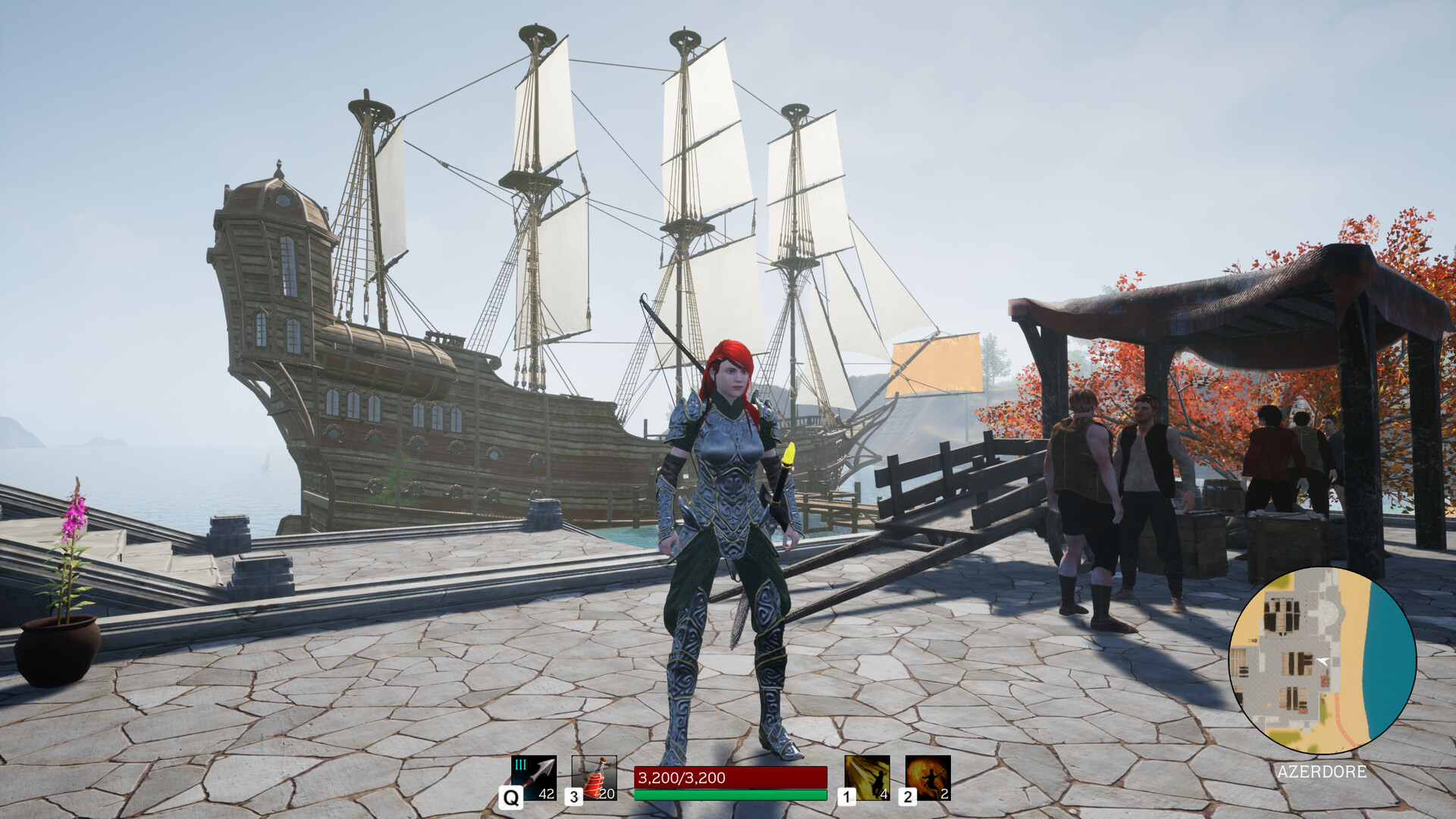
Task: Click the "2" keybind badge on the ability bar
Action: pyautogui.click(x=907, y=798)
